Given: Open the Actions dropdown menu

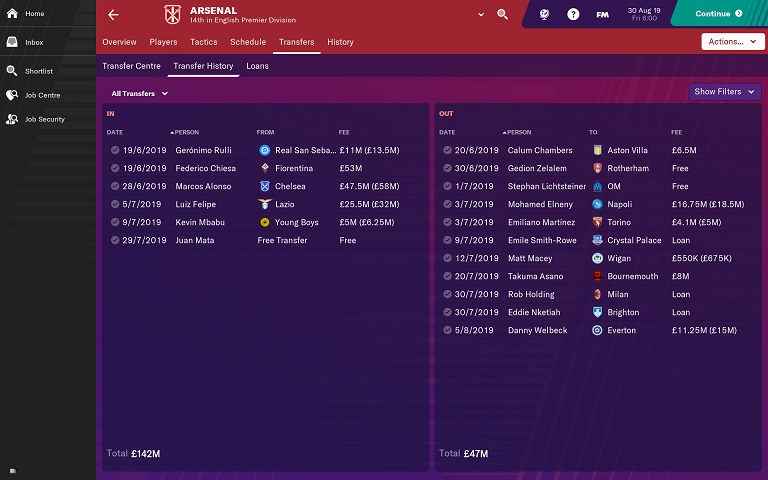Looking at the screenshot, I should click(733, 42).
